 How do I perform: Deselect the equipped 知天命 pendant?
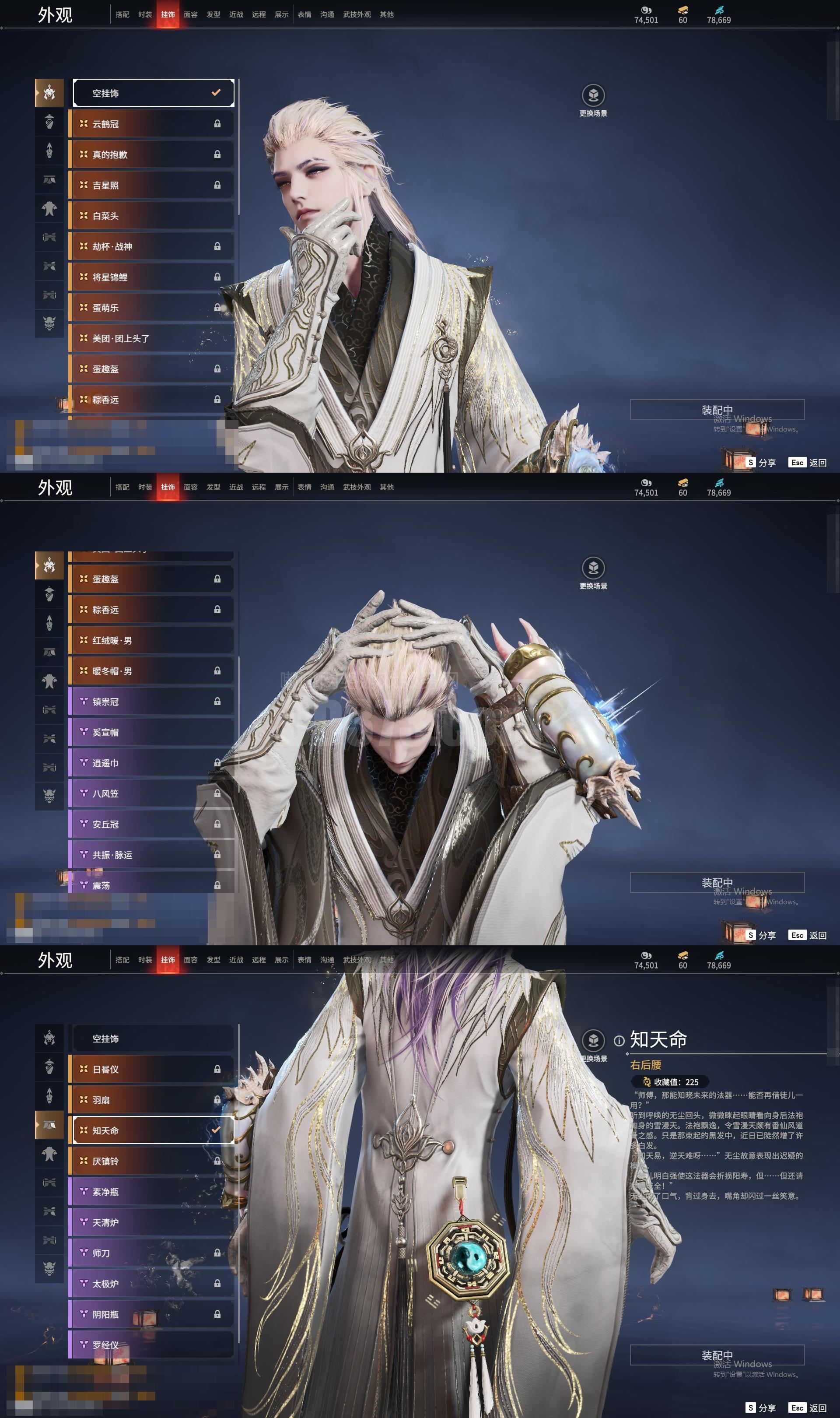point(153,1130)
